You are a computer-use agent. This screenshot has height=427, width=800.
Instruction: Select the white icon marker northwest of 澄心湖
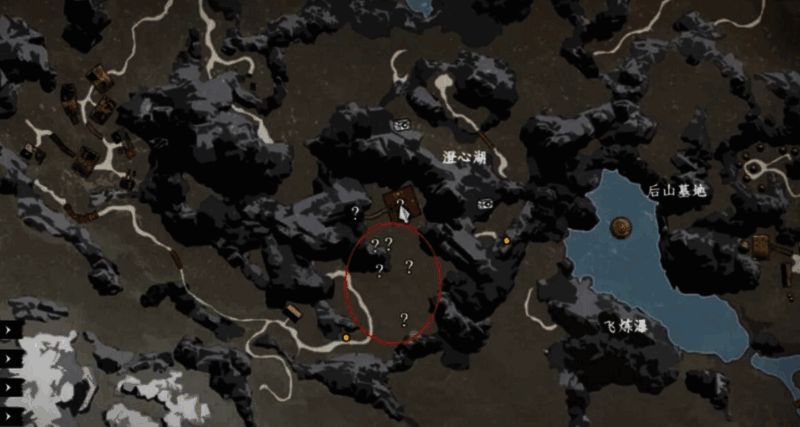pos(403,125)
